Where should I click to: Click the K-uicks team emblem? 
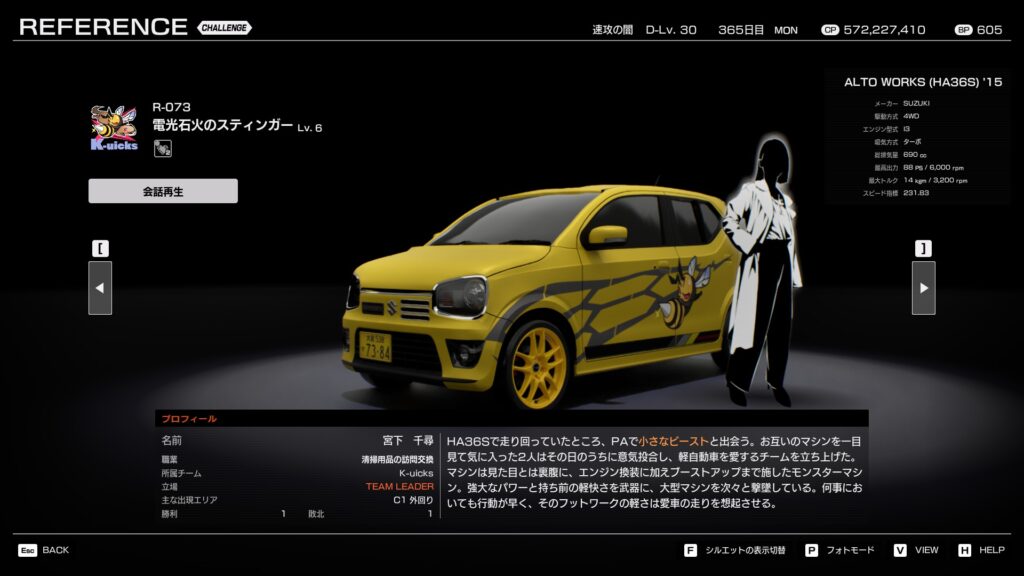pos(114,128)
